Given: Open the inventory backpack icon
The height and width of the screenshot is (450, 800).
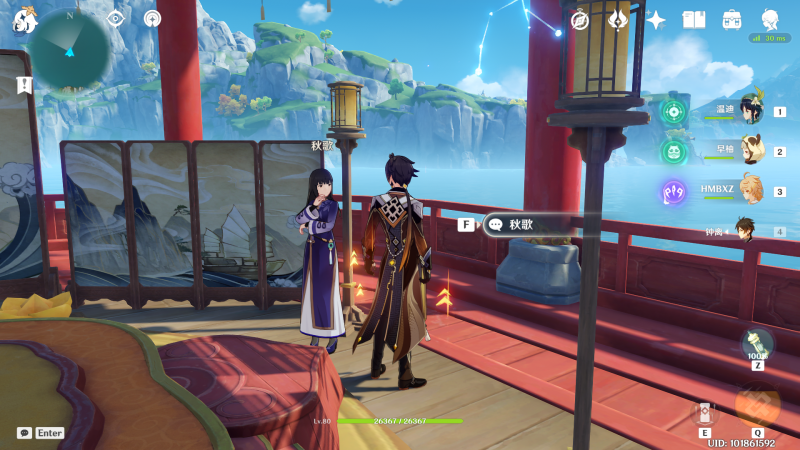Looking at the screenshot, I should pyautogui.click(x=732, y=19).
